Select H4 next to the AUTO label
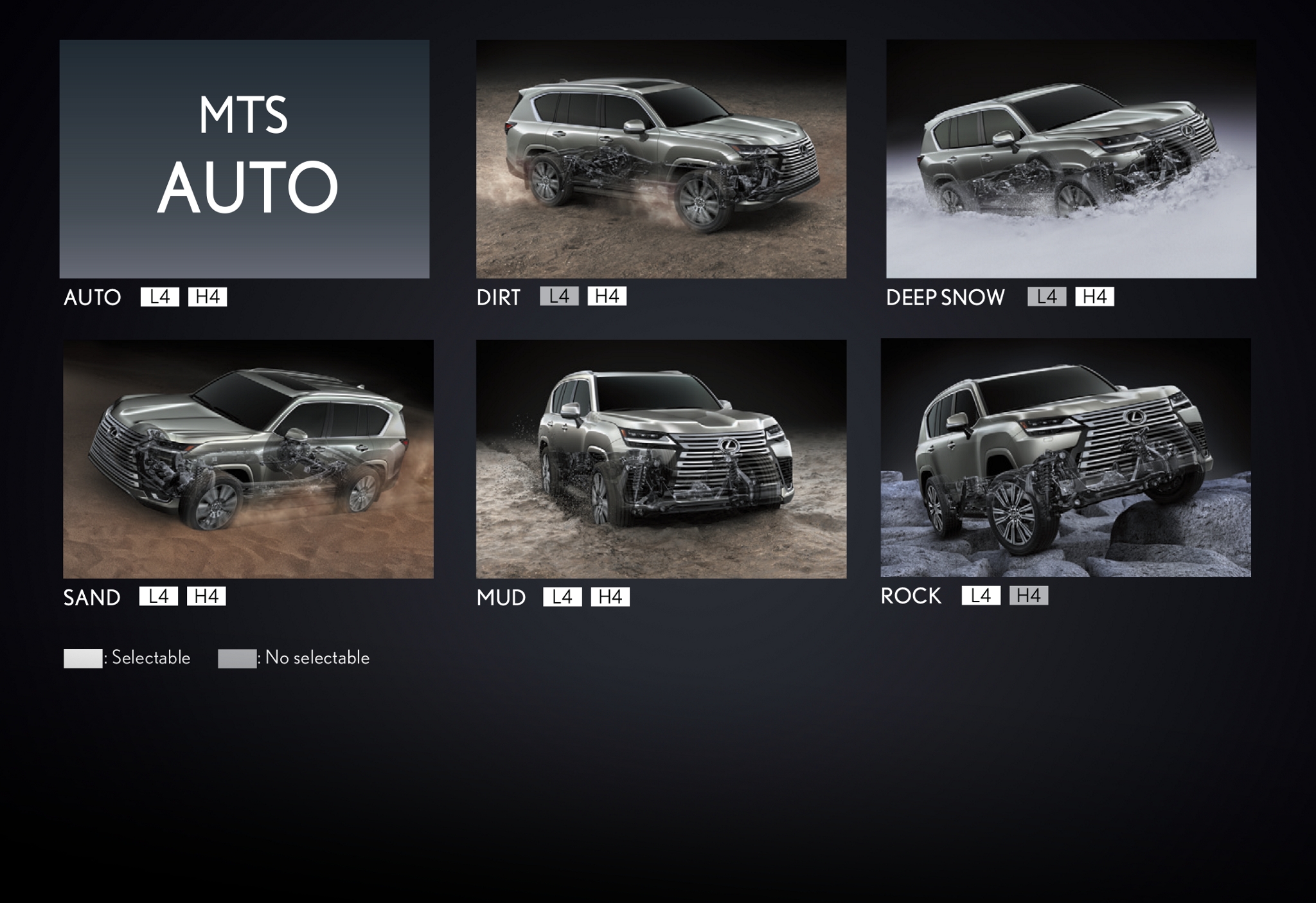 tap(208, 297)
